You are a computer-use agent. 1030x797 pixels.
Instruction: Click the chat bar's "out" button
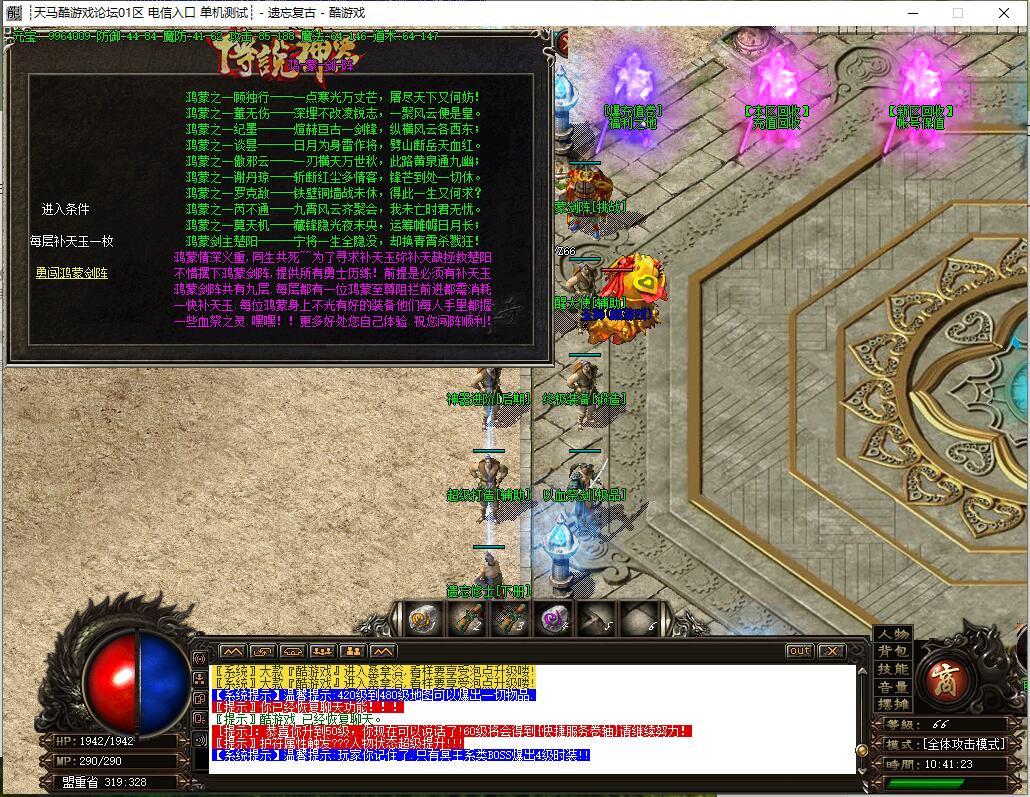(799, 651)
